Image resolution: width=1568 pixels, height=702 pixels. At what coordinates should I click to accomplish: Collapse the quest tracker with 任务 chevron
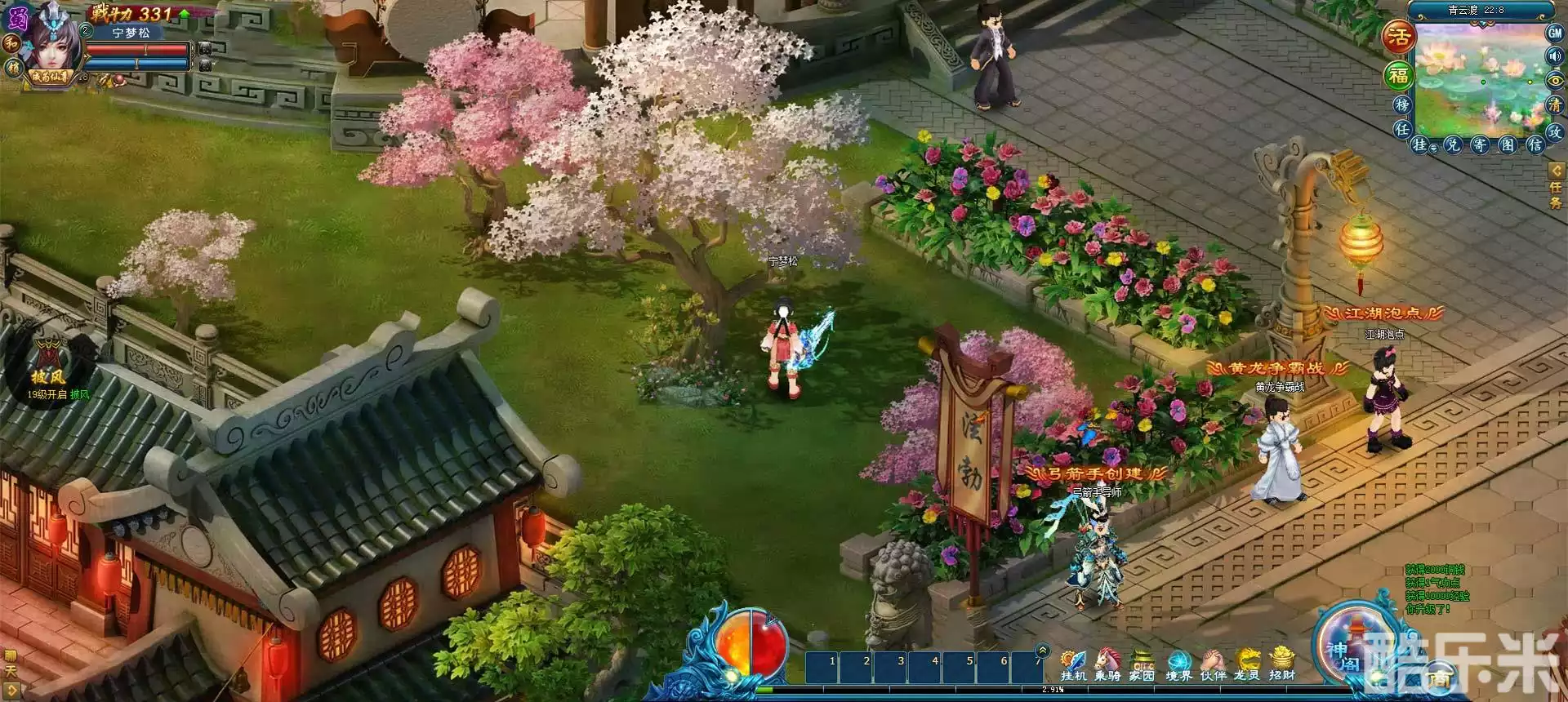click(1555, 170)
